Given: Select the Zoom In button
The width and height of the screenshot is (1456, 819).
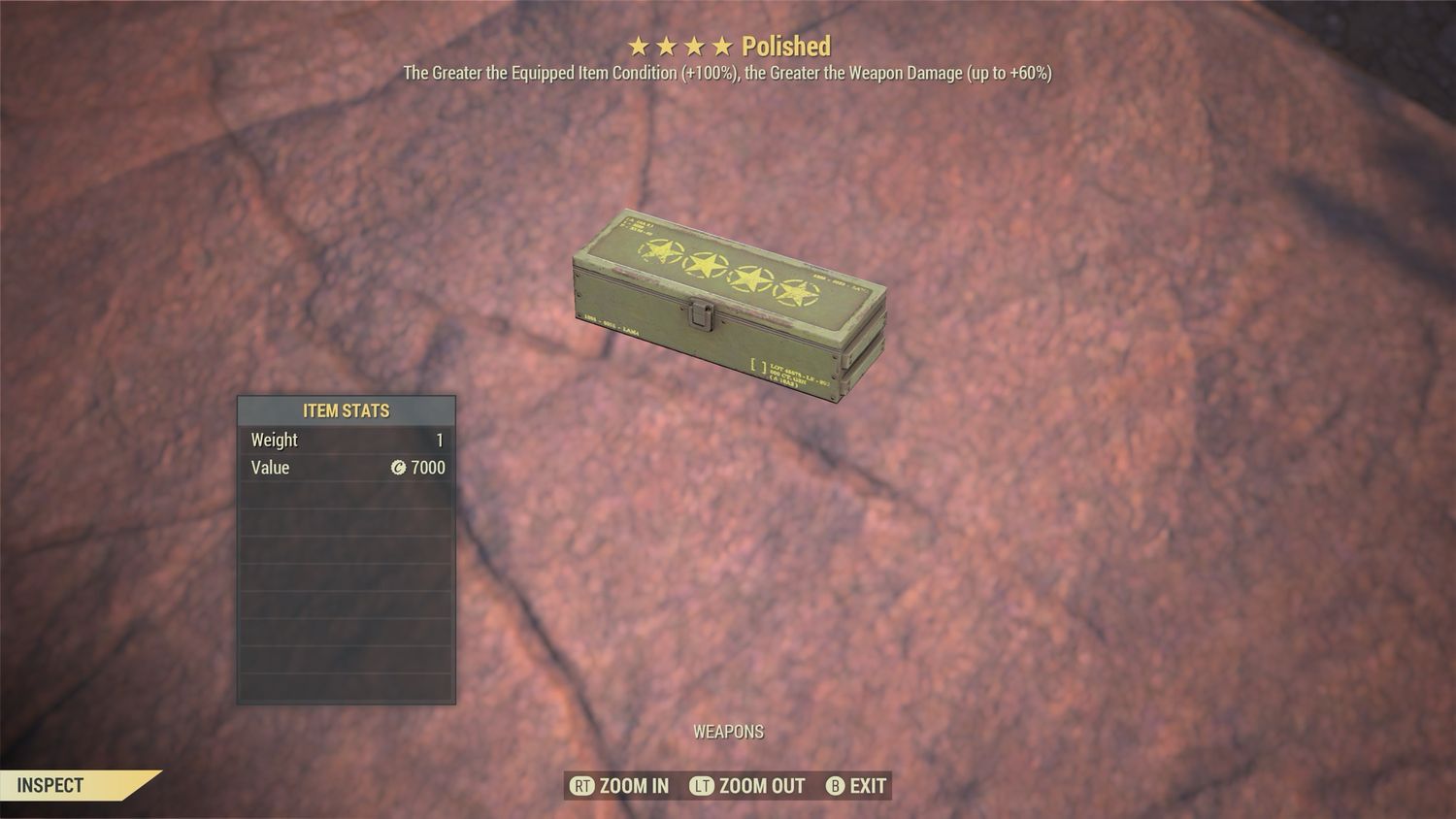Looking at the screenshot, I should tap(620, 786).
